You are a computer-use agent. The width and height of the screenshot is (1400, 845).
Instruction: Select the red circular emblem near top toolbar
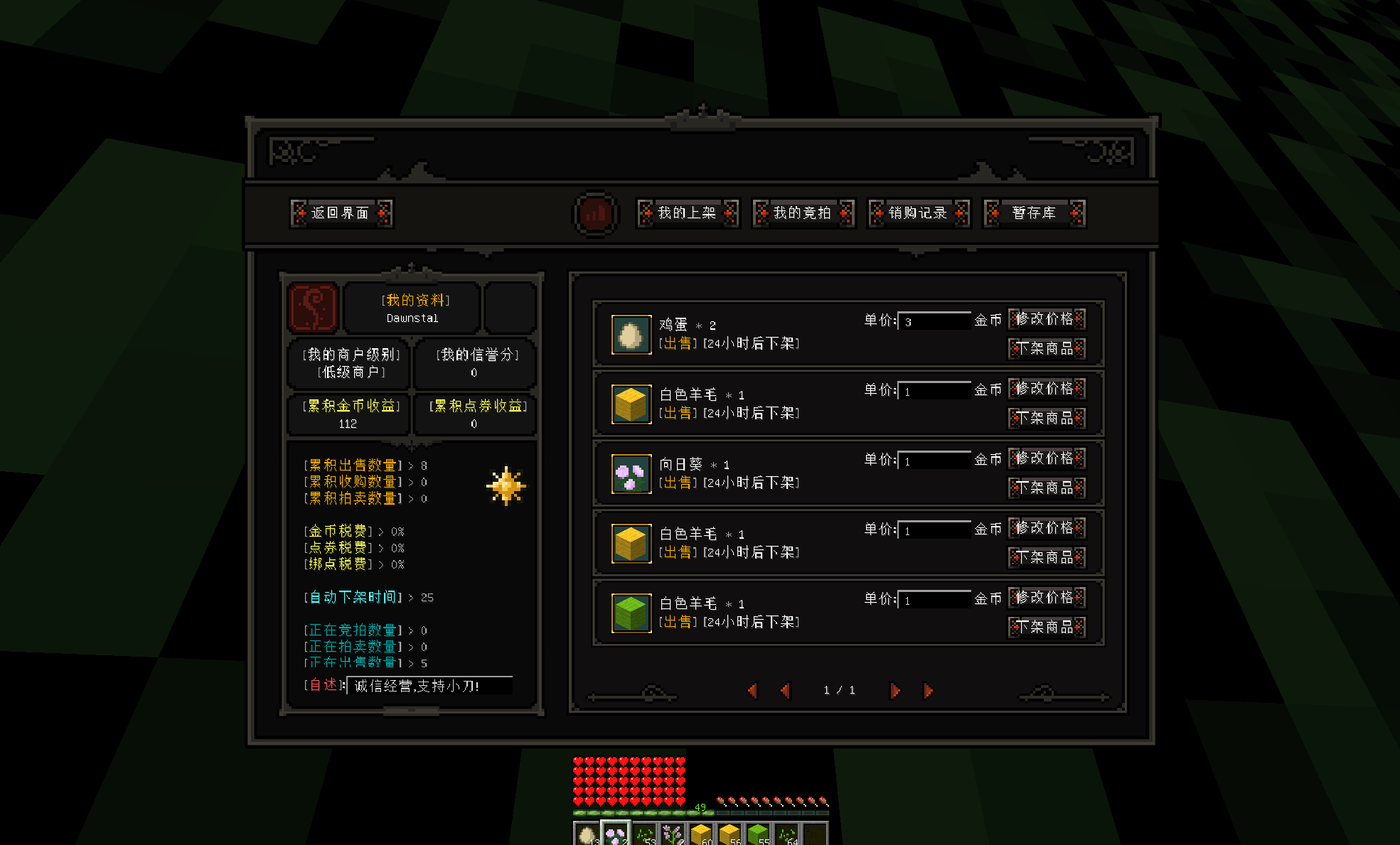pyautogui.click(x=595, y=213)
